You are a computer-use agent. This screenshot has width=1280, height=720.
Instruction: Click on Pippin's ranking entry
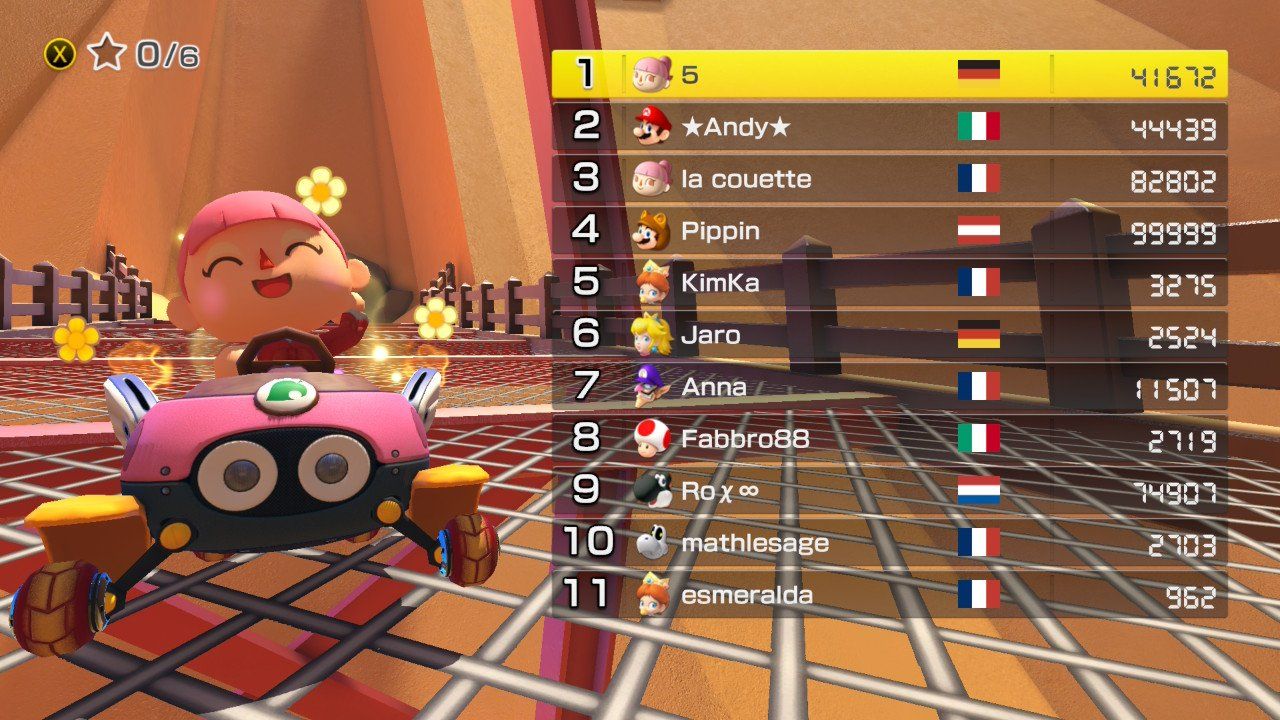pyautogui.click(x=889, y=231)
